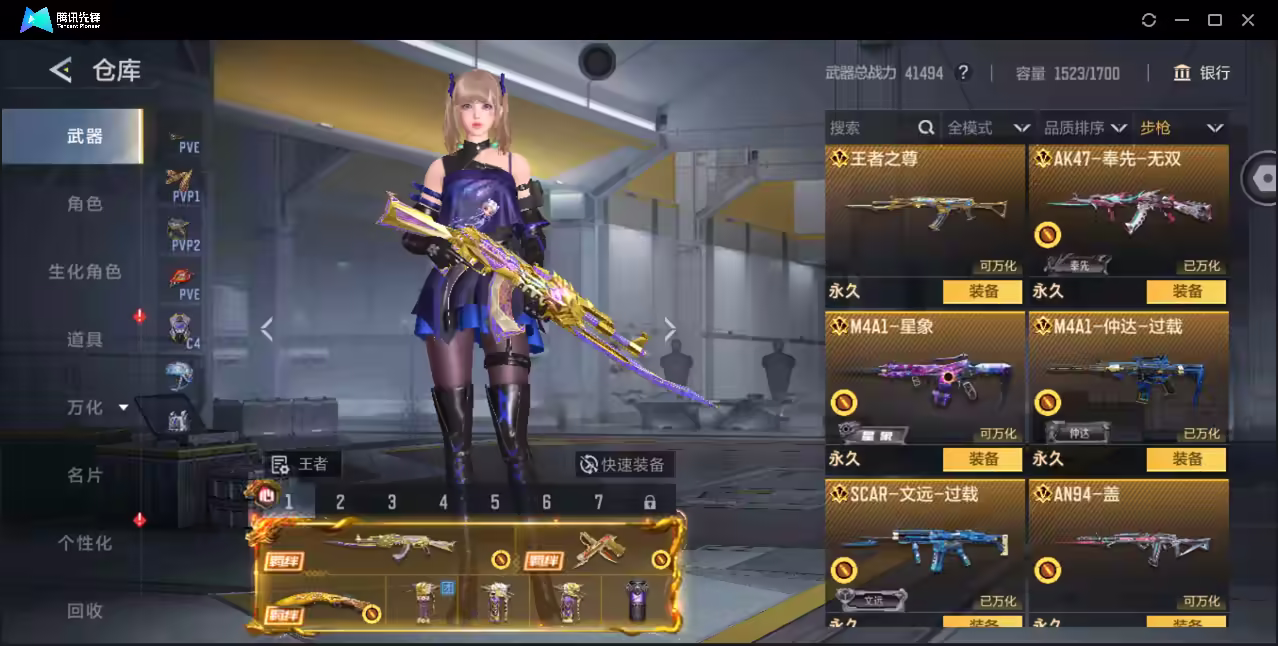Viewport: 1278px width, 646px height.
Task: Expand the 万化 section
Action: click(x=97, y=408)
